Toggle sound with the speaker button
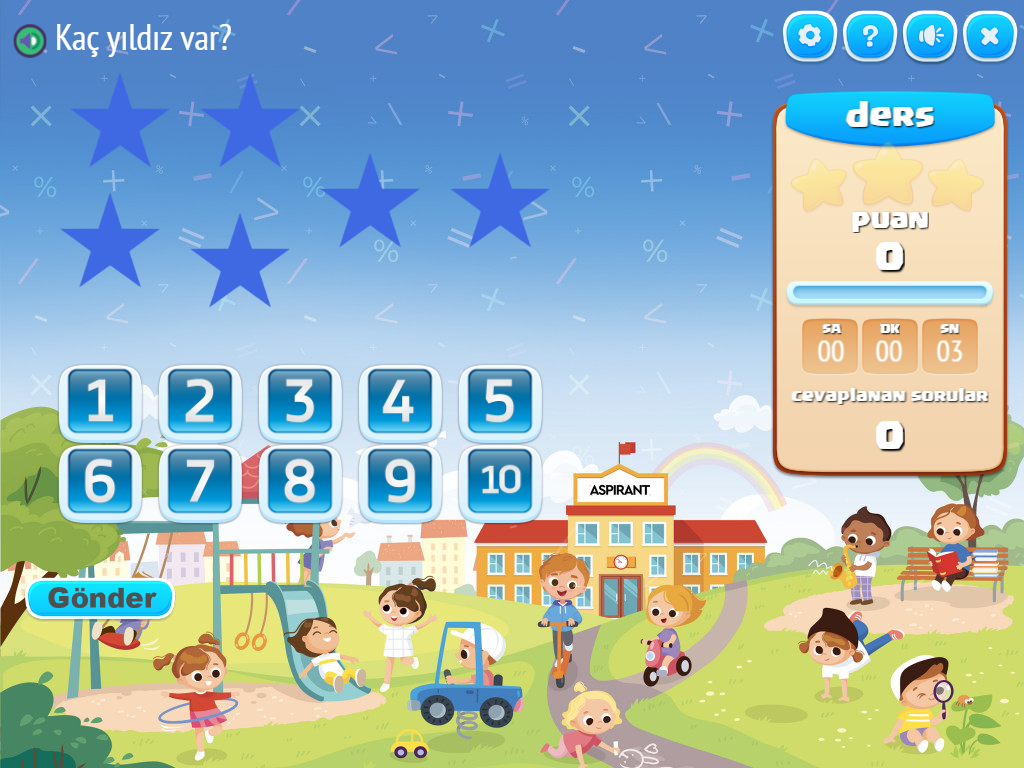Screen dimensions: 1024x768 pyautogui.click(x=930, y=37)
